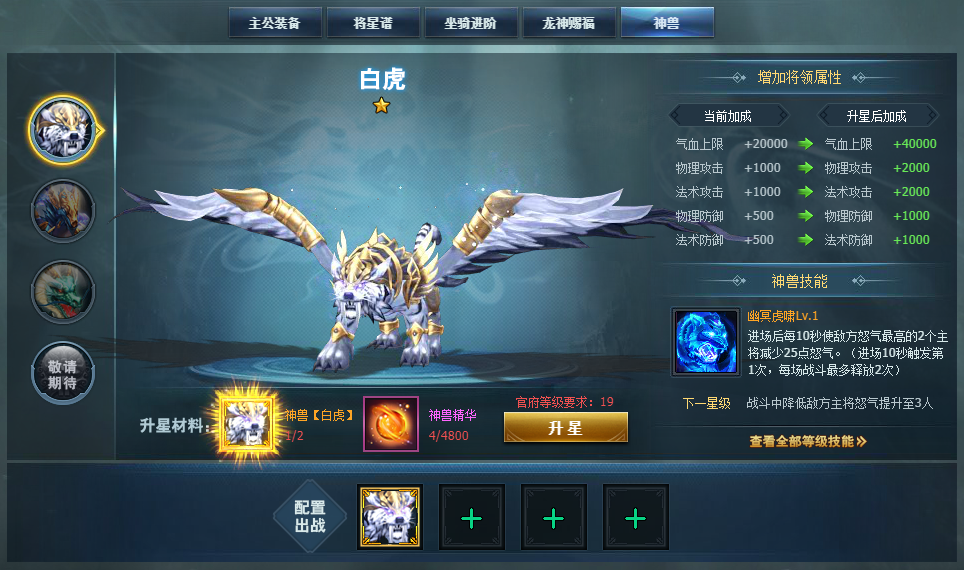Open 查看全部等级技能 skill list link

tap(807, 441)
